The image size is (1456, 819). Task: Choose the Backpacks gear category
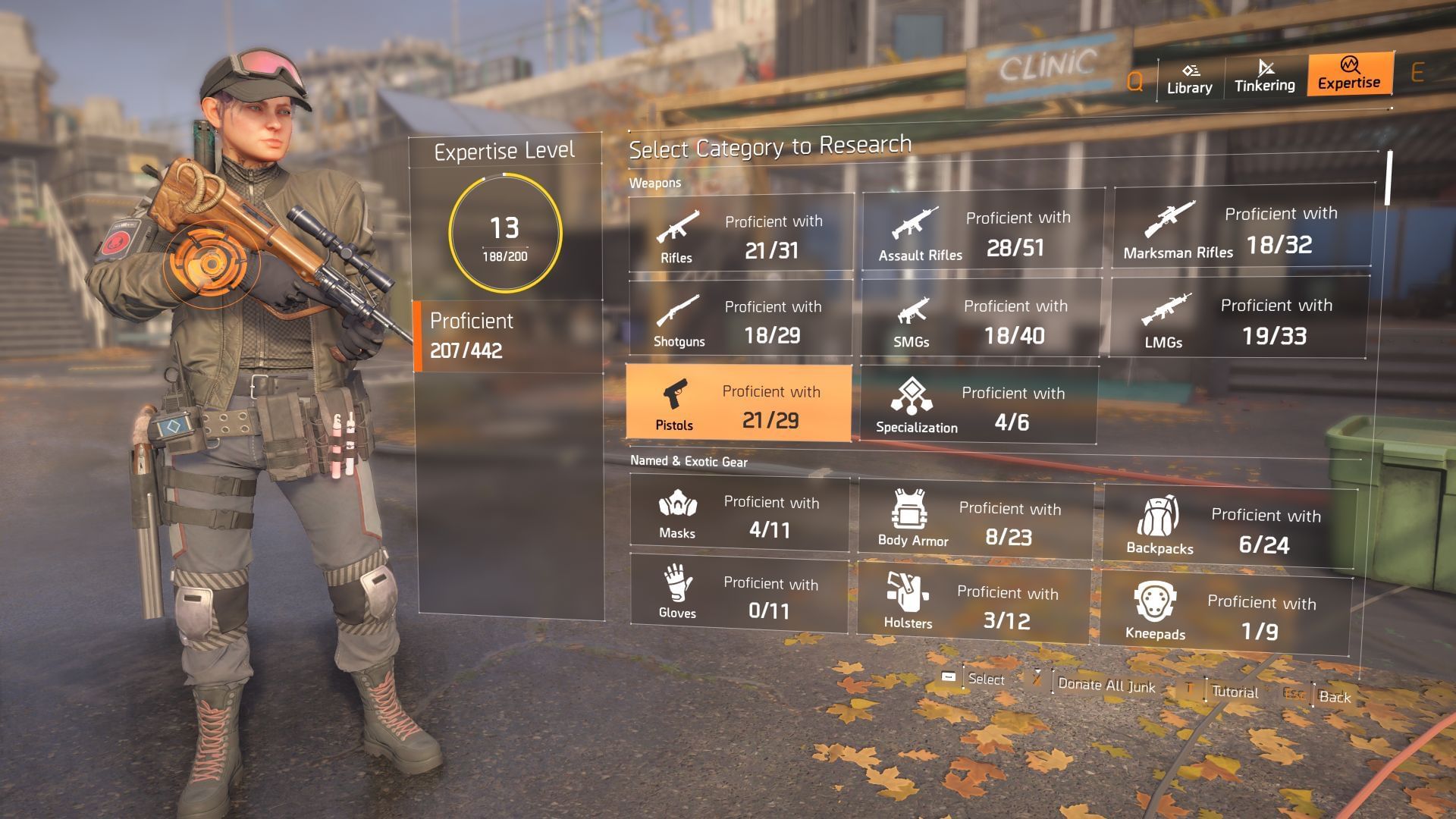(1228, 527)
